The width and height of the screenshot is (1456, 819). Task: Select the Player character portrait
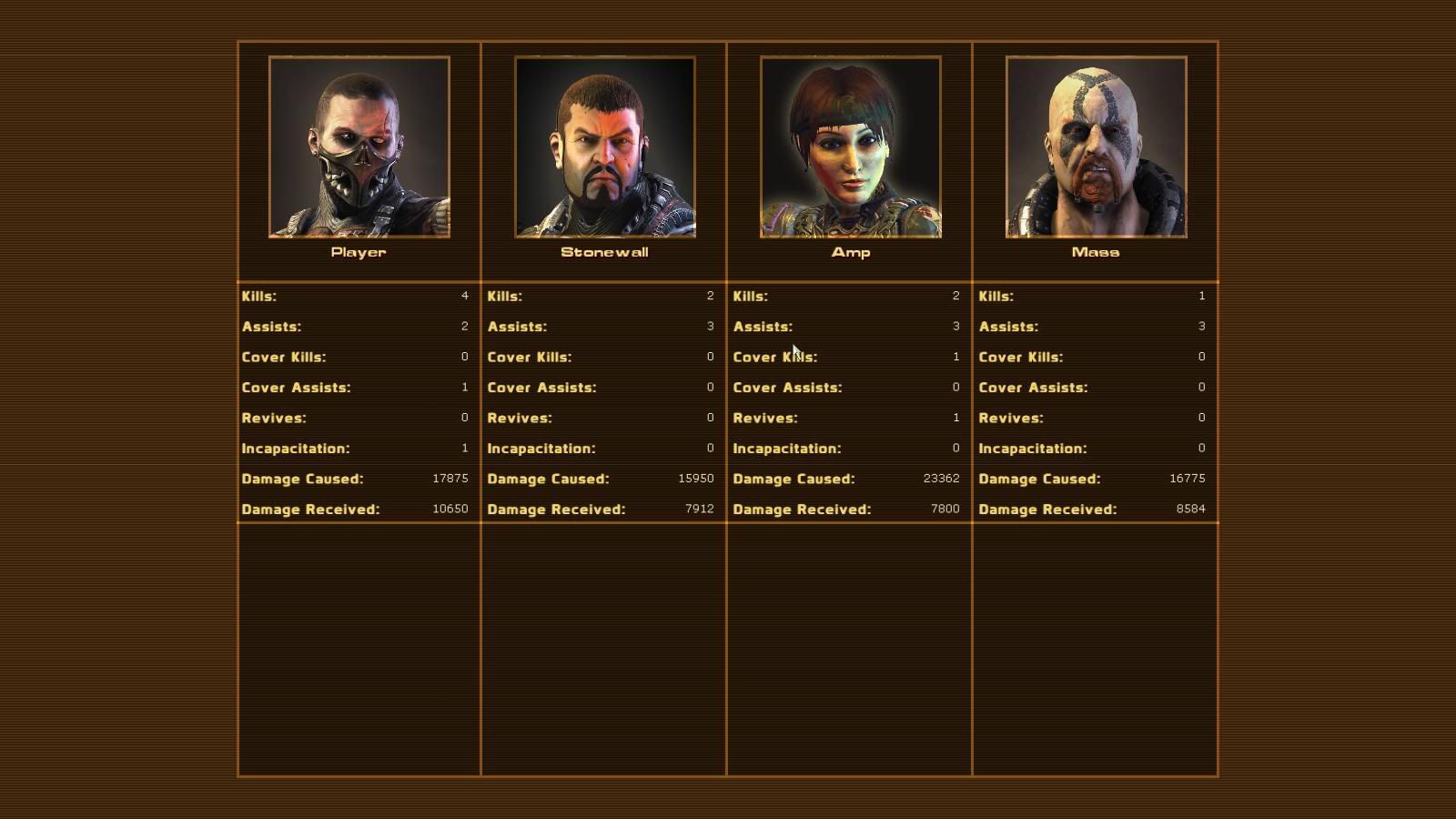pos(359,147)
